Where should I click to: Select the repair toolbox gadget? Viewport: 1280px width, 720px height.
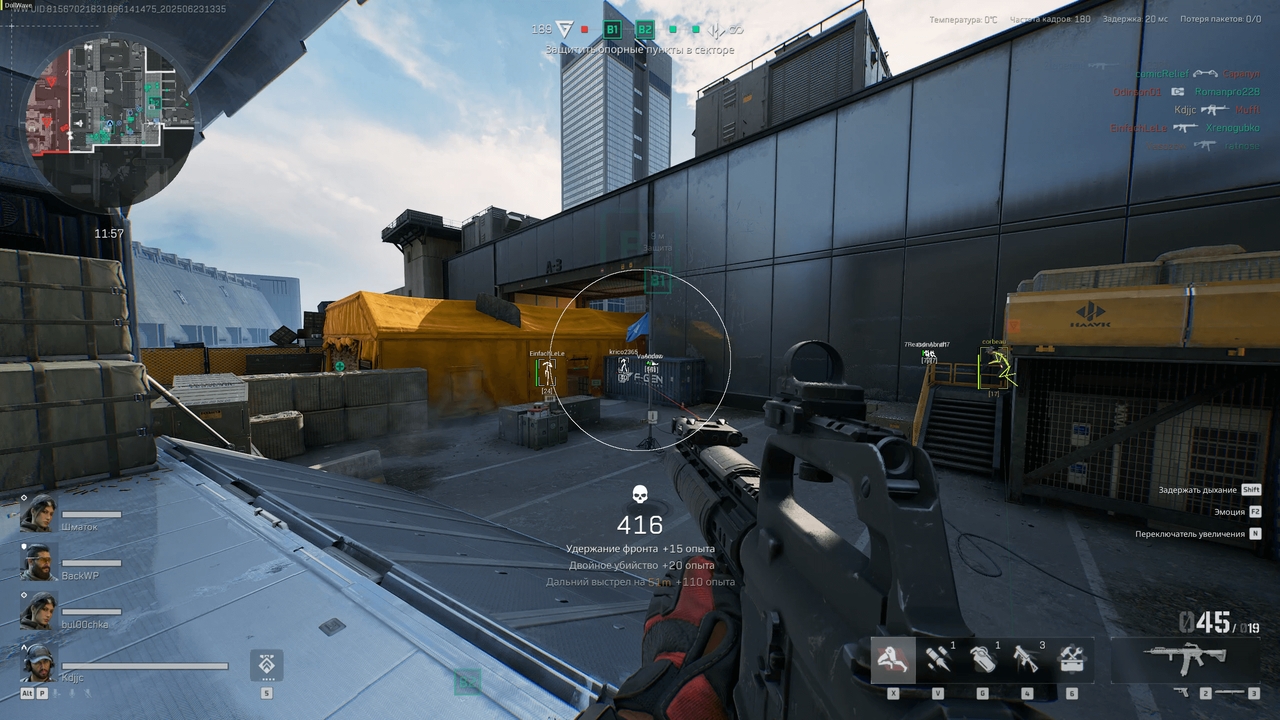pyautogui.click(x=1070, y=662)
